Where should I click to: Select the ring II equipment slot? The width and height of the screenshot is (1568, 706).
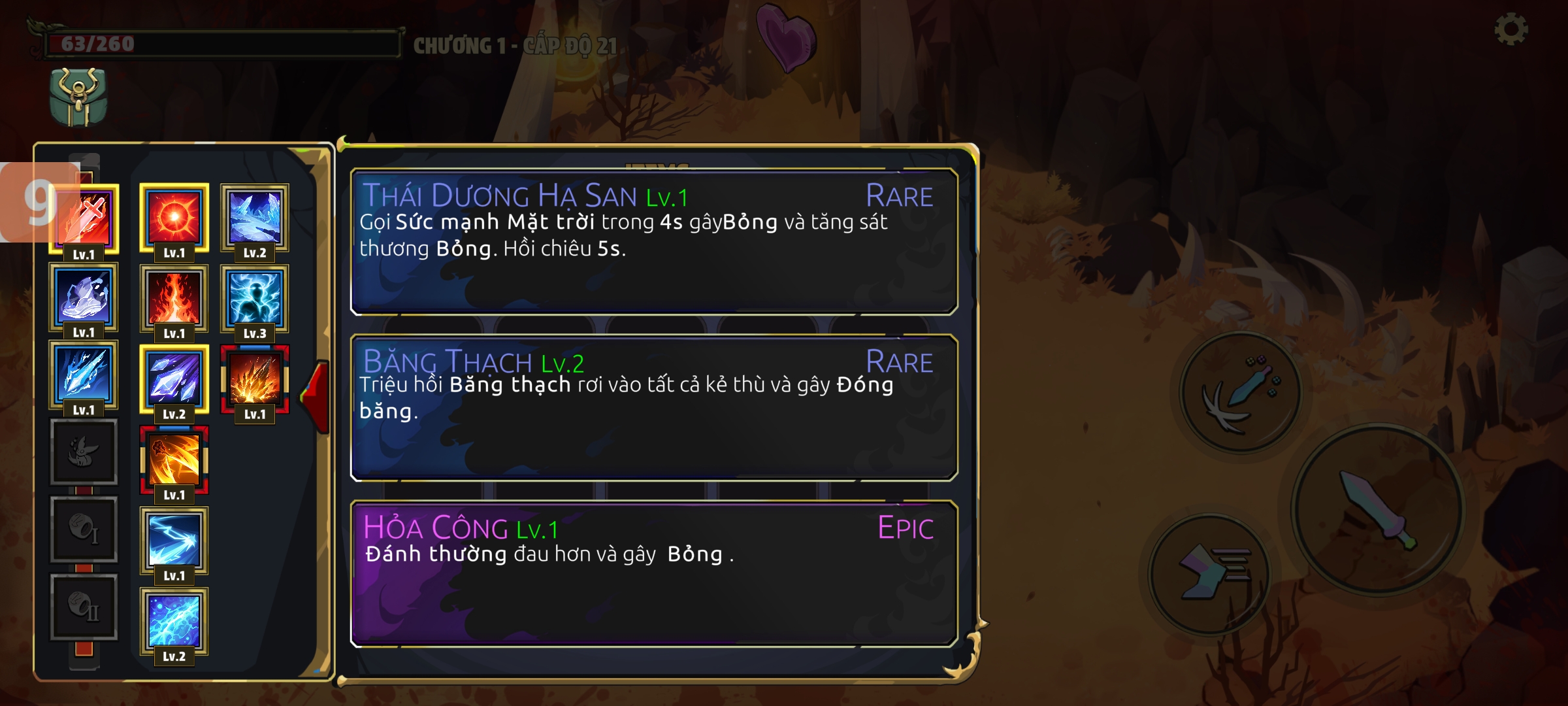pos(84,607)
